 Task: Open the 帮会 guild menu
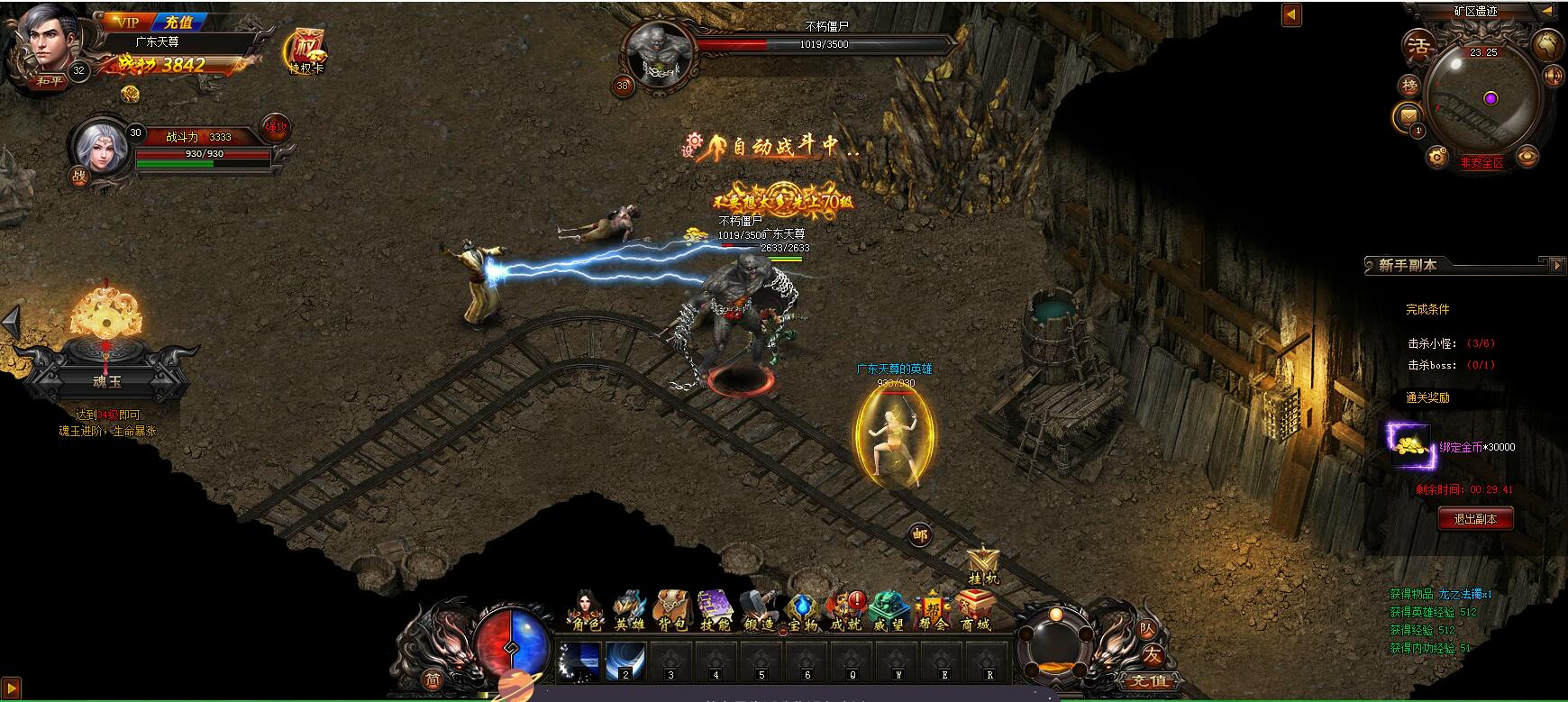click(x=932, y=609)
